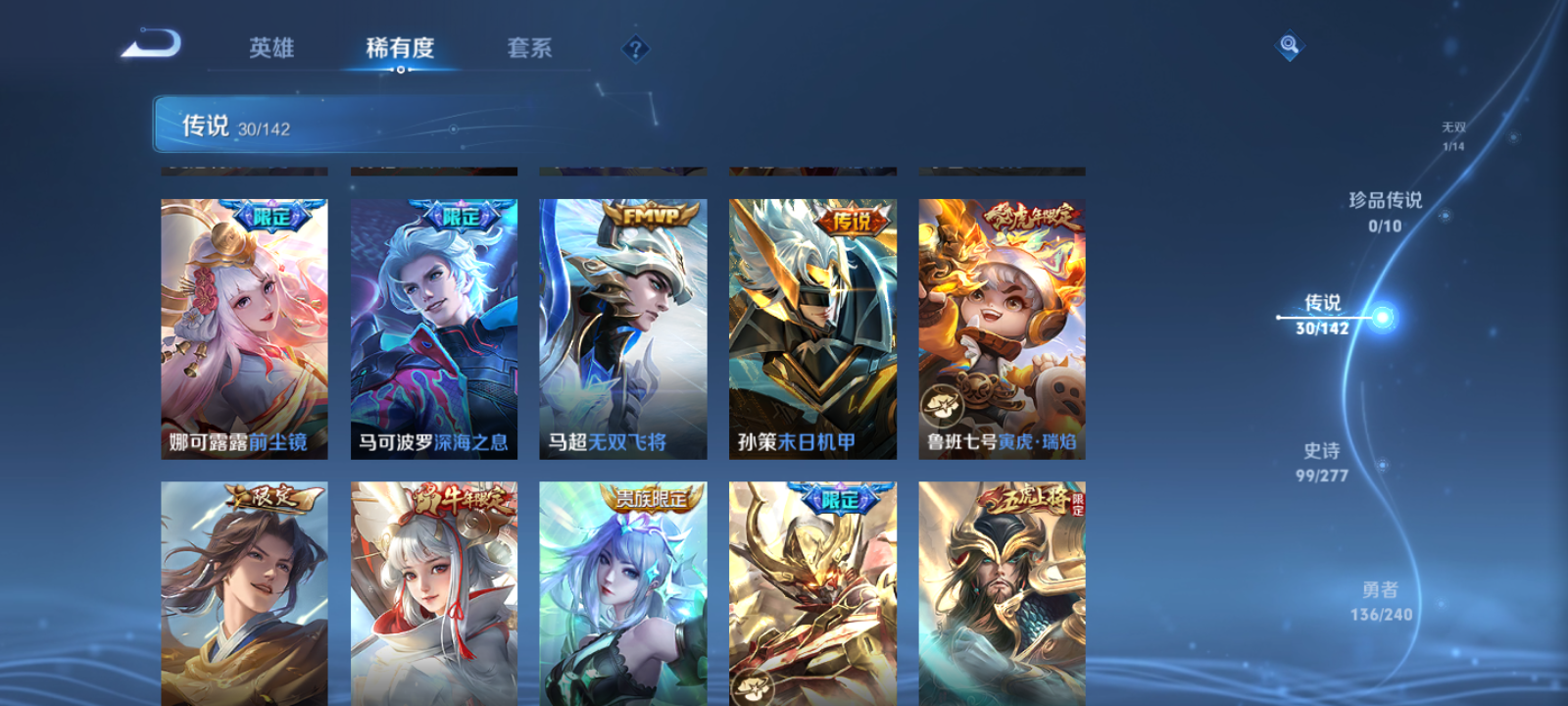Click the circular badge on the bottom mecha card
The image size is (1568, 706).
(x=752, y=688)
